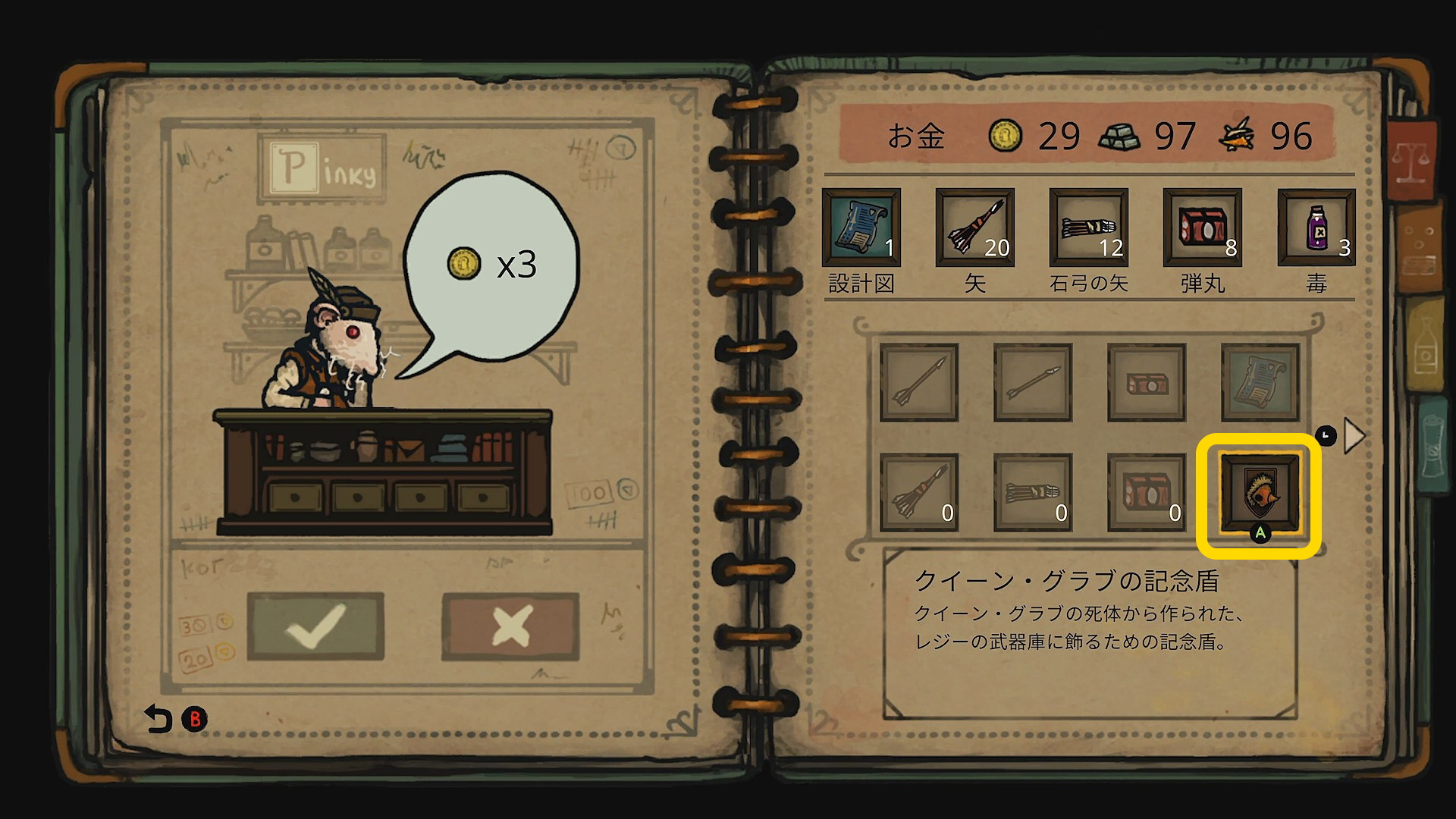Image resolution: width=1456 pixels, height=819 pixels.
Task: Pick the 石弓の矢 crossbow bolts slot
Action: (x=1089, y=227)
